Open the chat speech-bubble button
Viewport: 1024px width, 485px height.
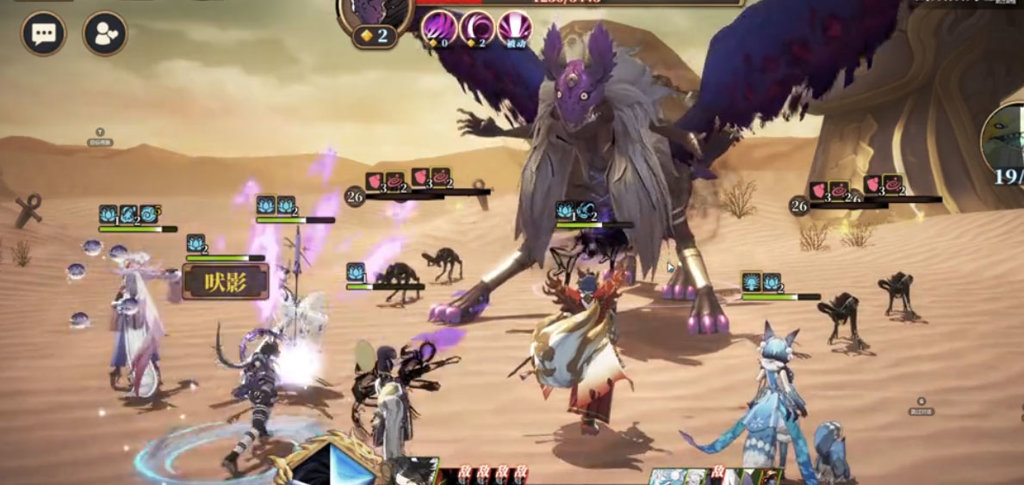pos(43,34)
